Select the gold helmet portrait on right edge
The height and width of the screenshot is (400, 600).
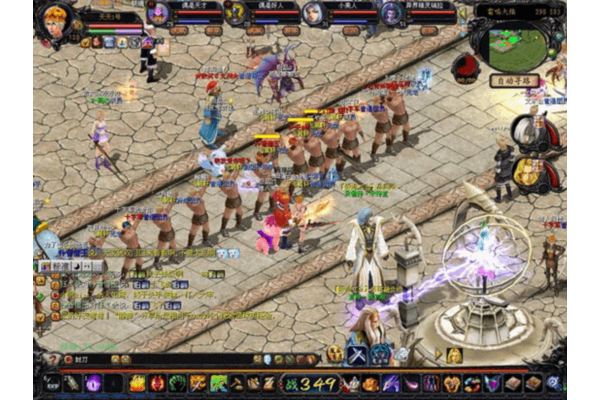527,172
